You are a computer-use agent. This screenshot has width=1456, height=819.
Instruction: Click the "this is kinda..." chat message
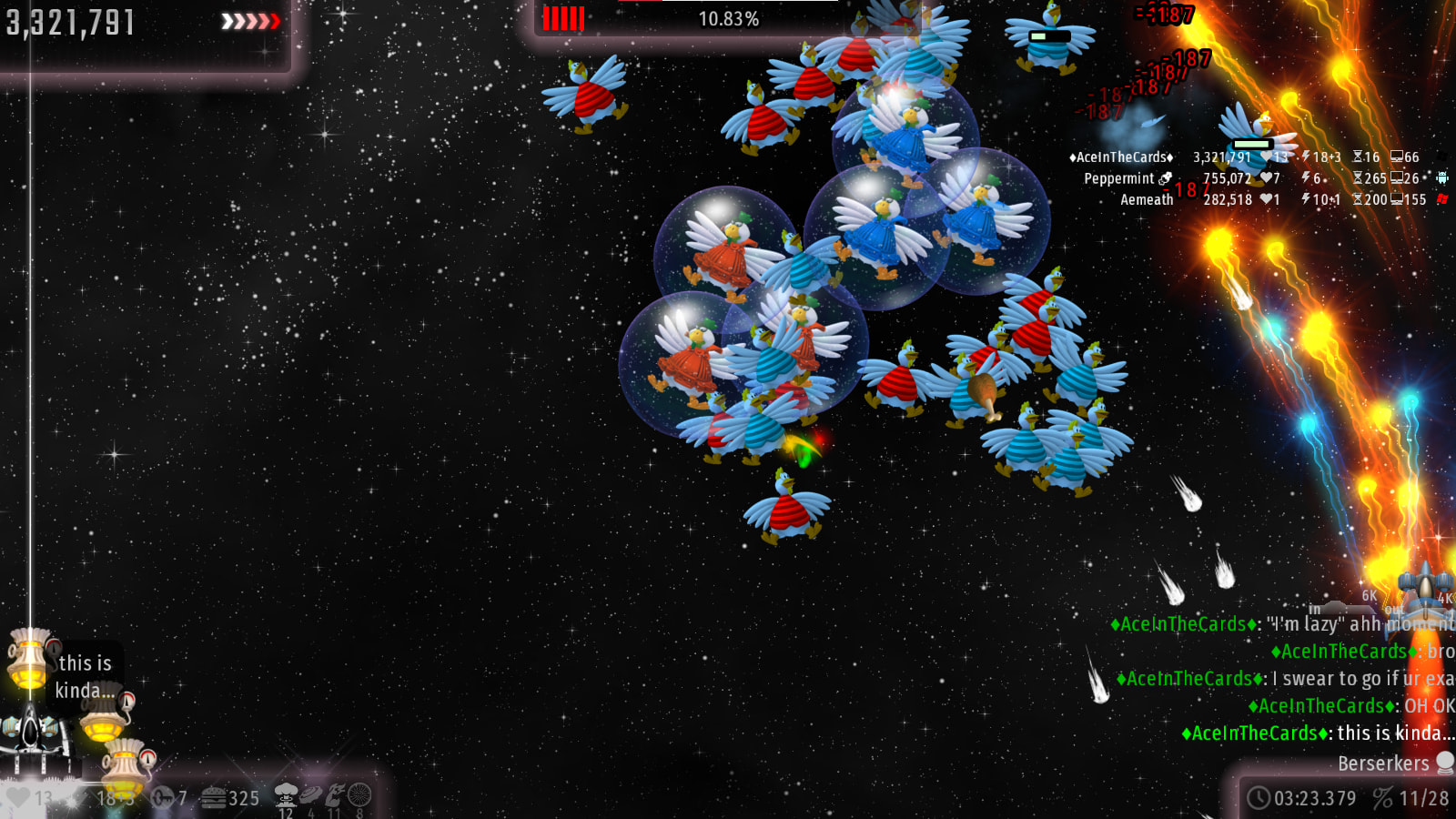(1319, 733)
